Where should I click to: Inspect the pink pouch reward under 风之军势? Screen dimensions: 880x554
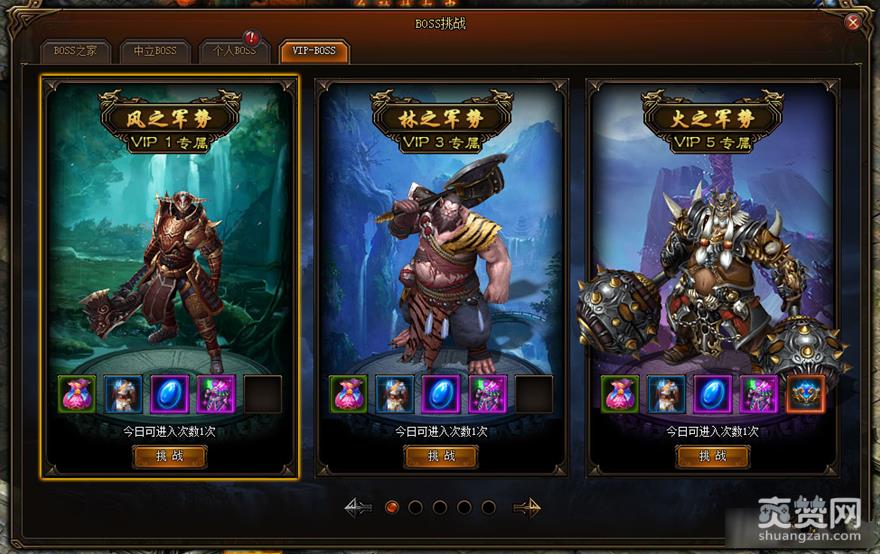coord(77,394)
